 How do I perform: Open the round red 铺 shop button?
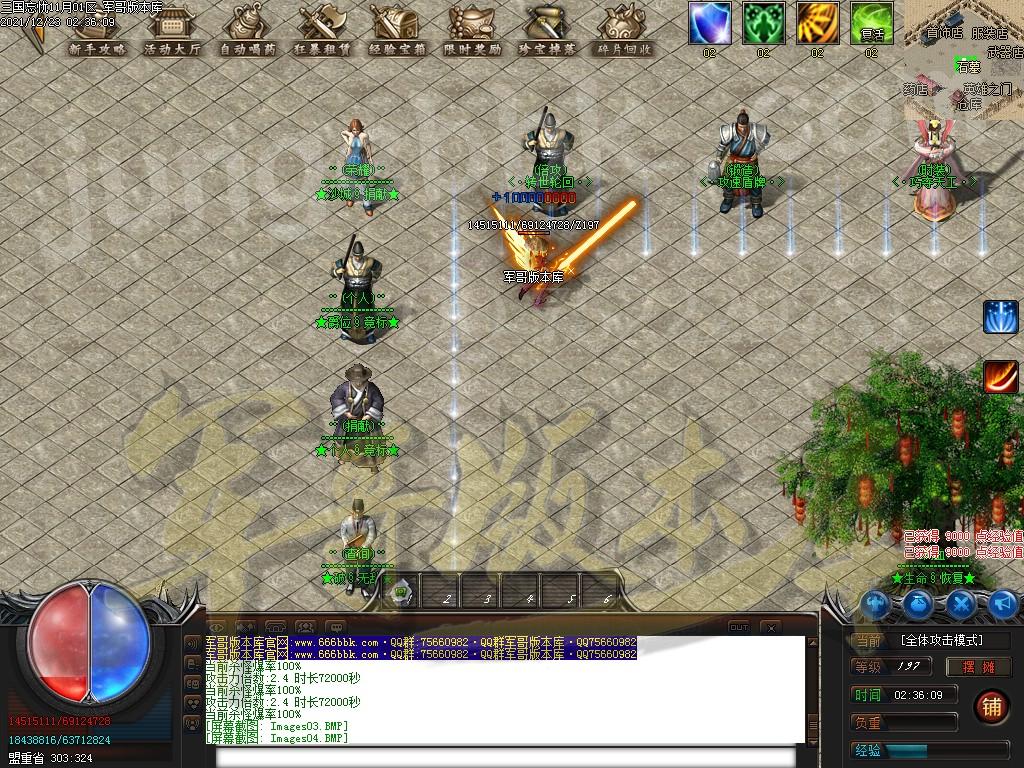pyautogui.click(x=991, y=705)
